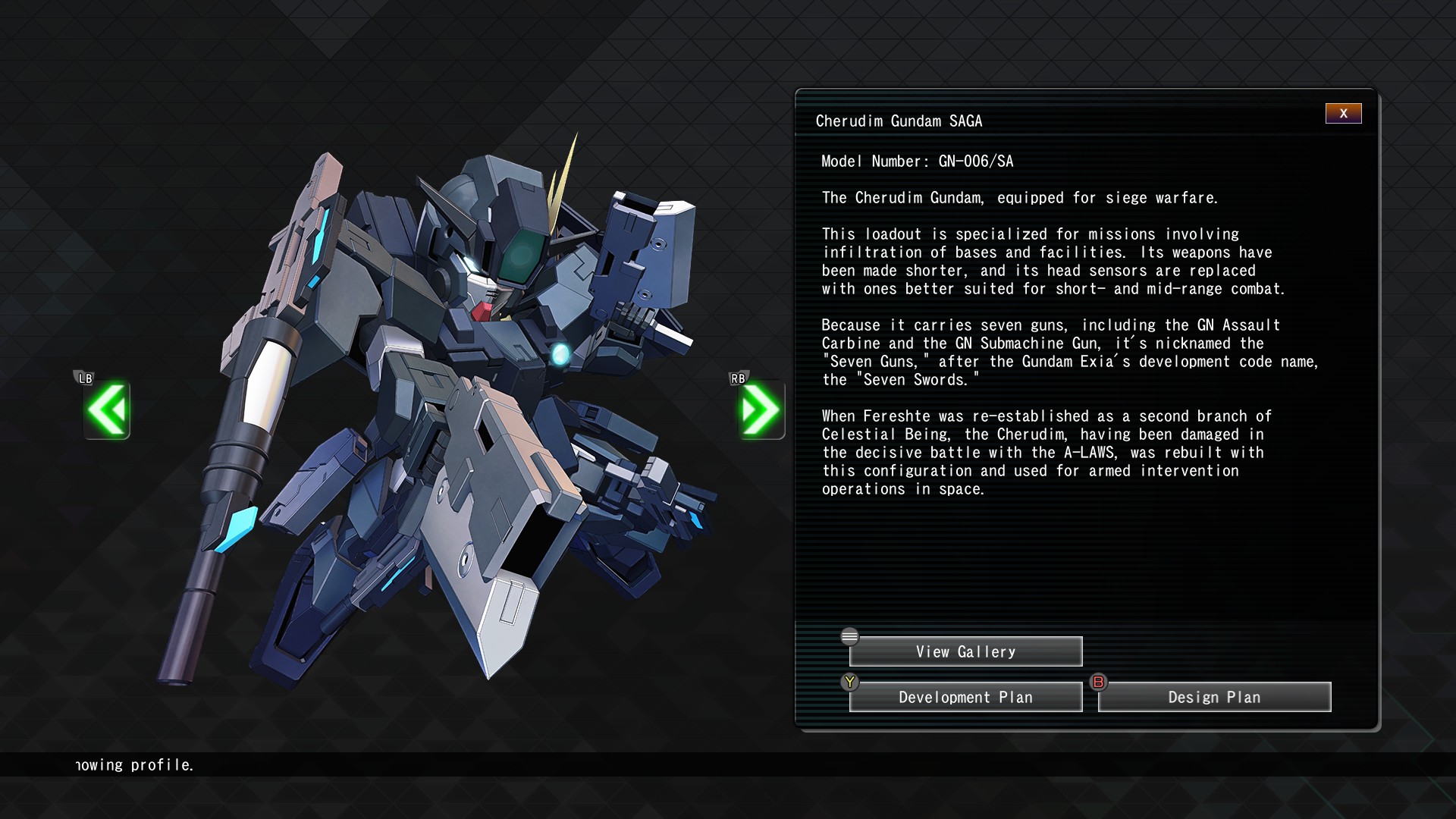The width and height of the screenshot is (1456, 819).
Task: Open the Design Plan
Action: pos(1214,698)
